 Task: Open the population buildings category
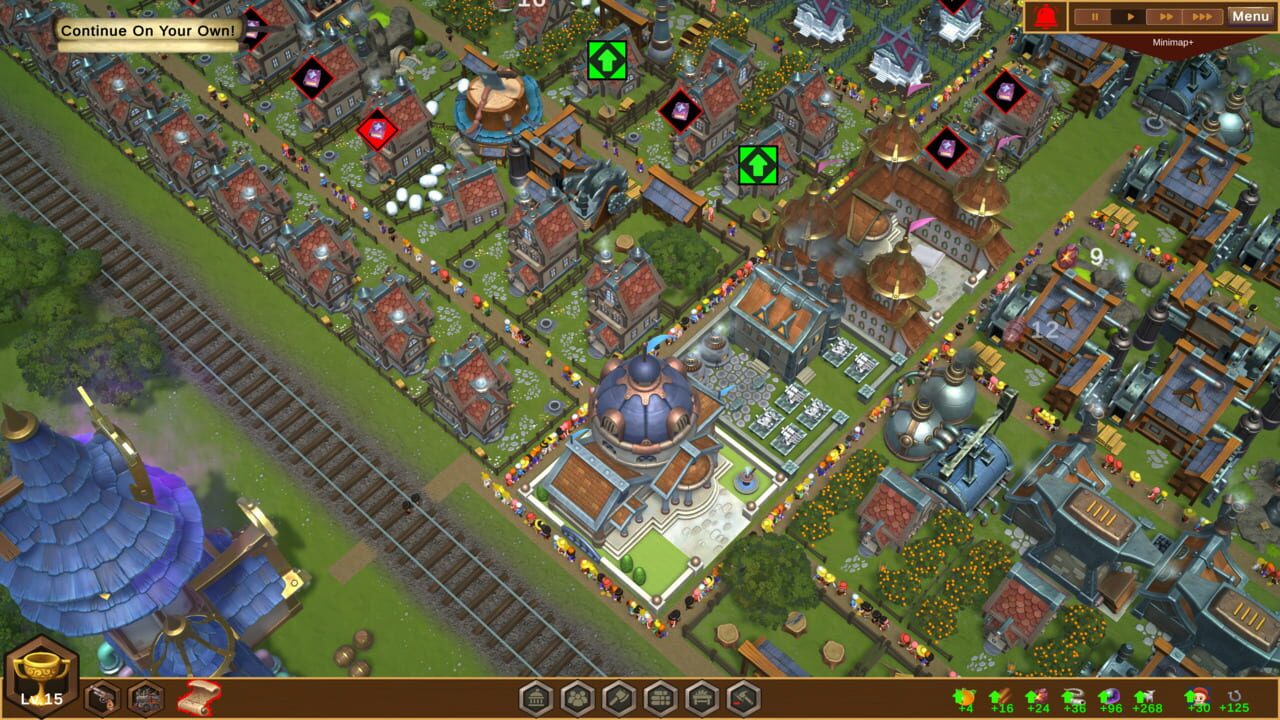pyautogui.click(x=577, y=697)
